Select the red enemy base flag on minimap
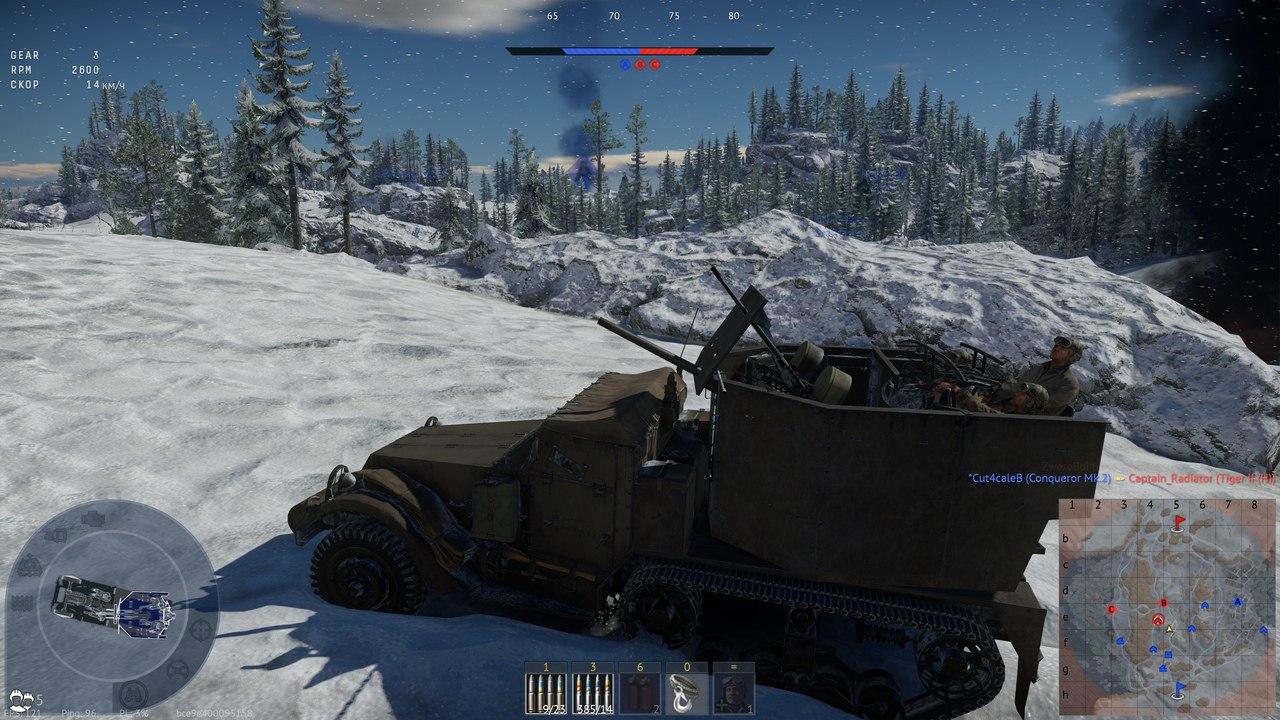Viewport: 1280px width, 720px height. (x=1179, y=522)
